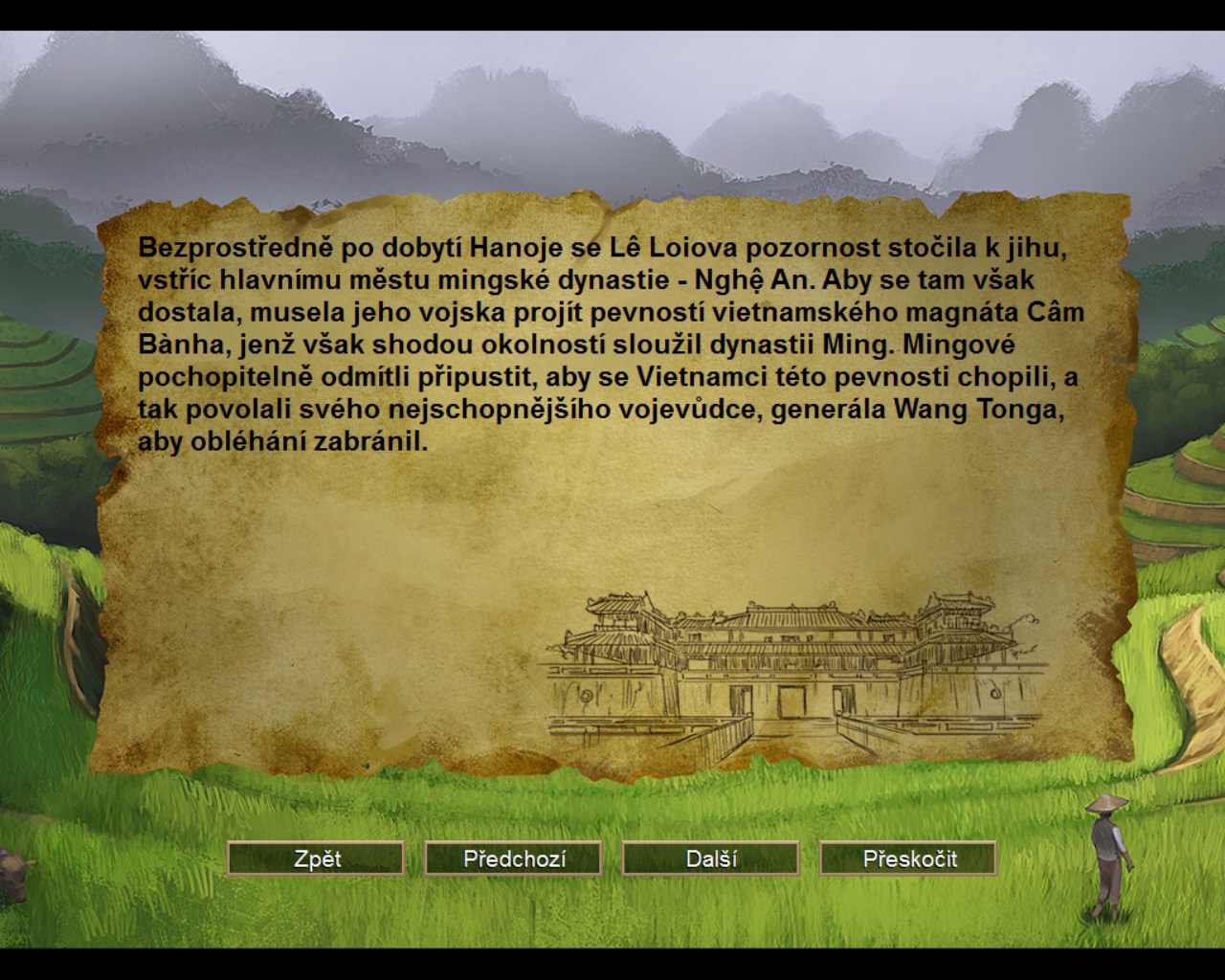
Task: Advance with the Další button
Action: click(711, 858)
